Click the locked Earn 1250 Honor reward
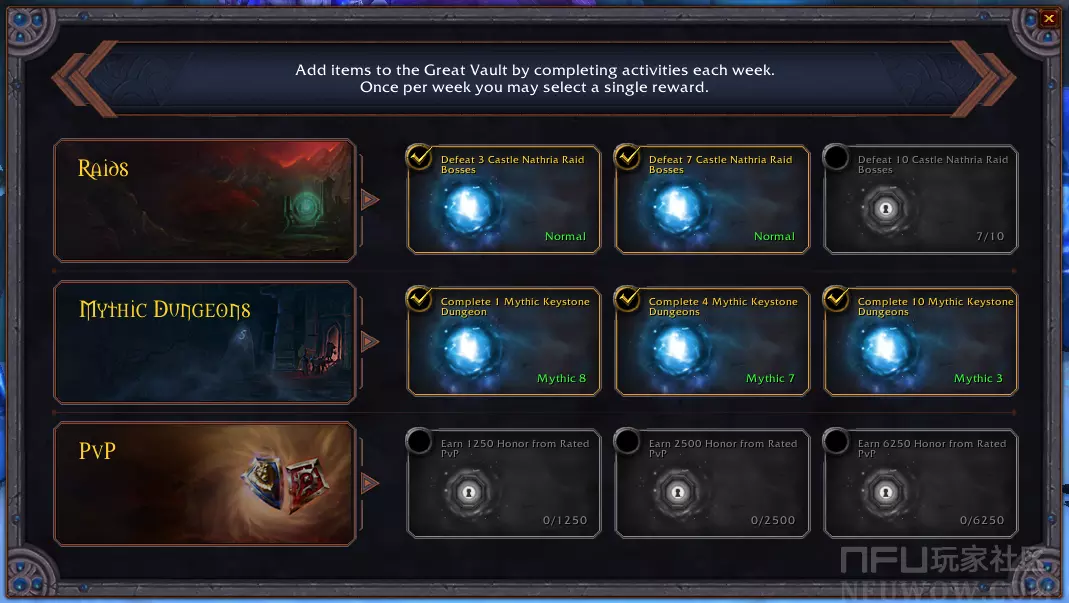The image size is (1069, 603). [504, 483]
